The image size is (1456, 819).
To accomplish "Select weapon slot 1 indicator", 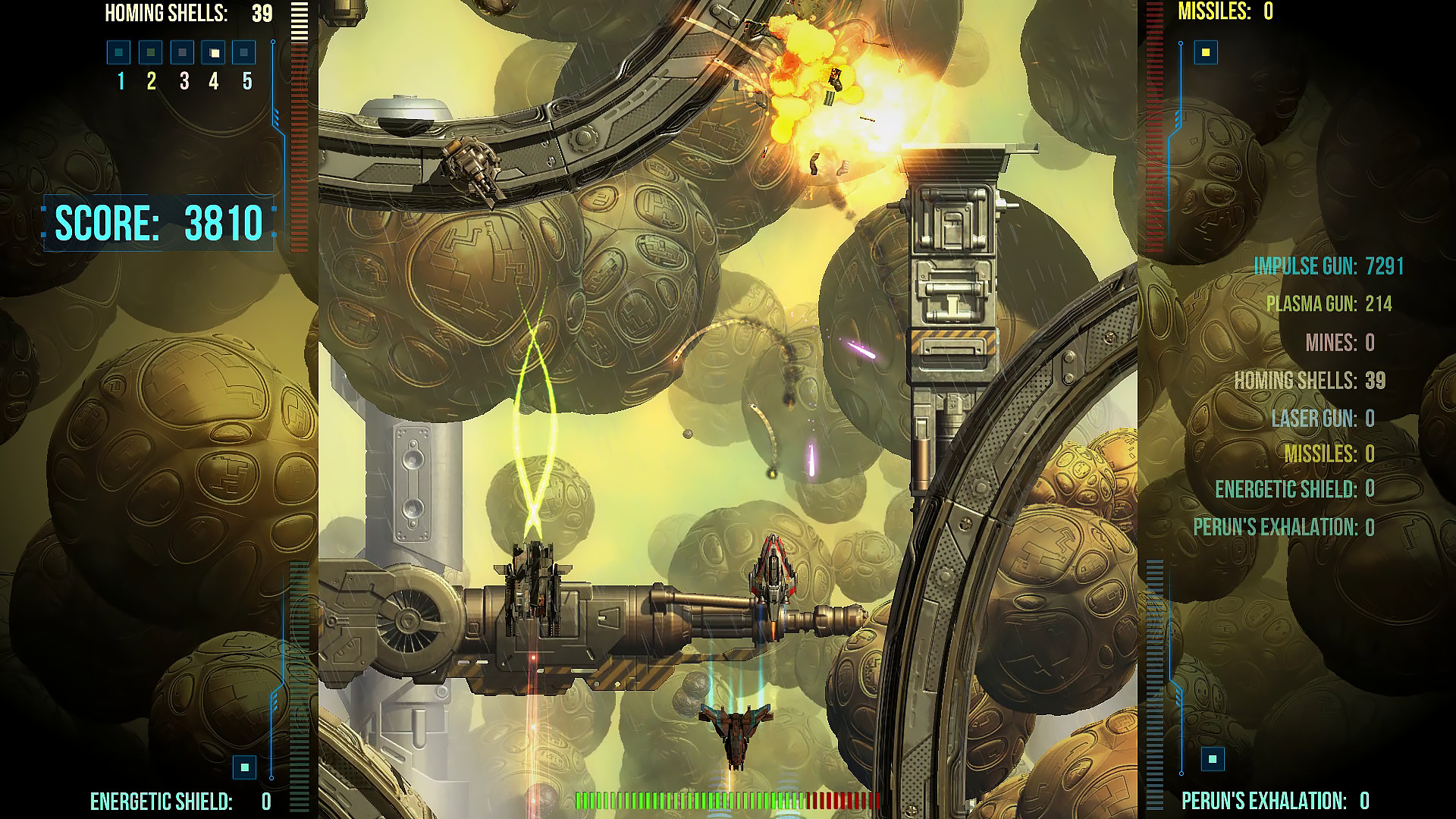I will point(118,53).
